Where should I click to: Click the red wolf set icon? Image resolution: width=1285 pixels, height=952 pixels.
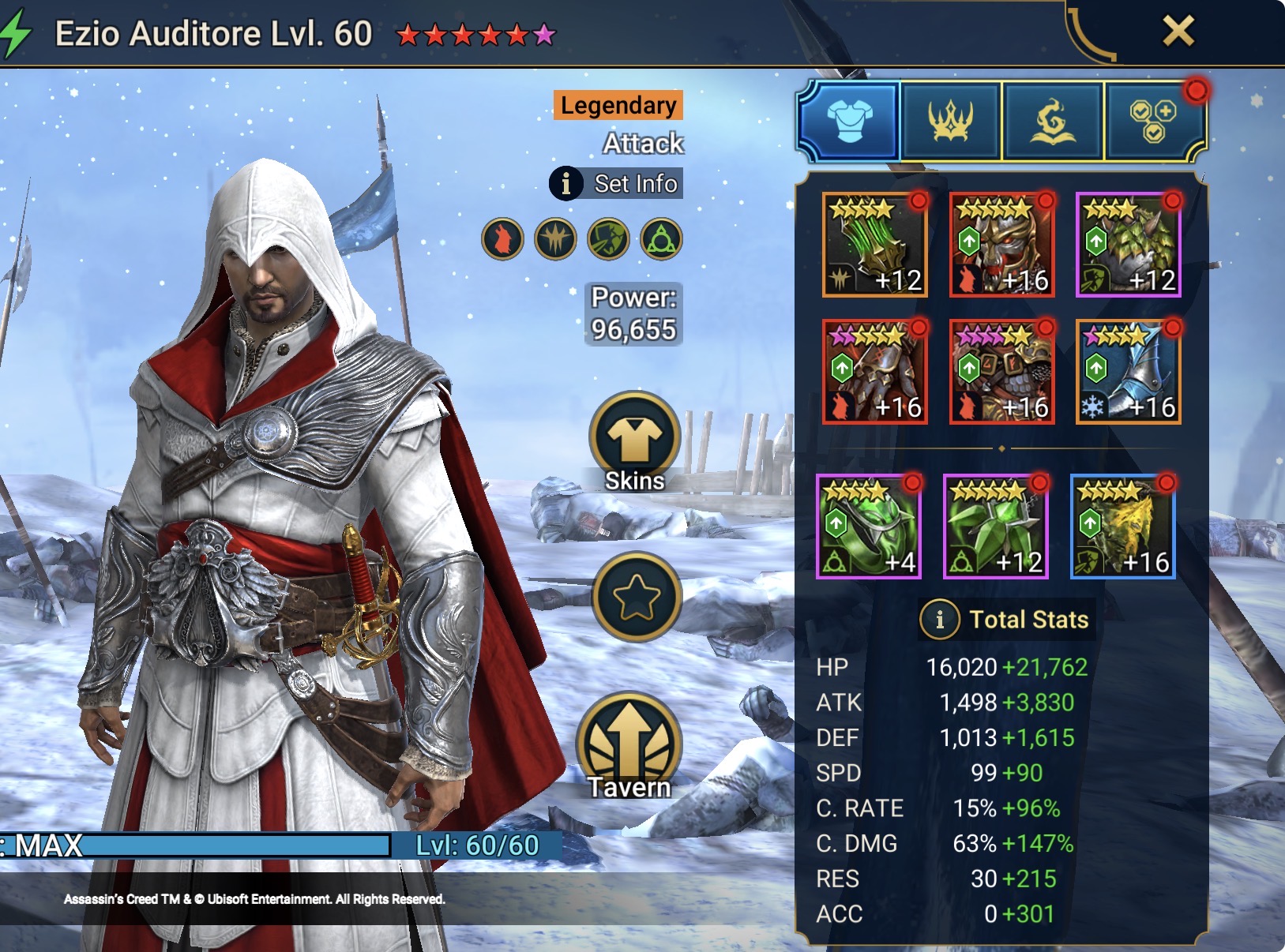point(502,239)
